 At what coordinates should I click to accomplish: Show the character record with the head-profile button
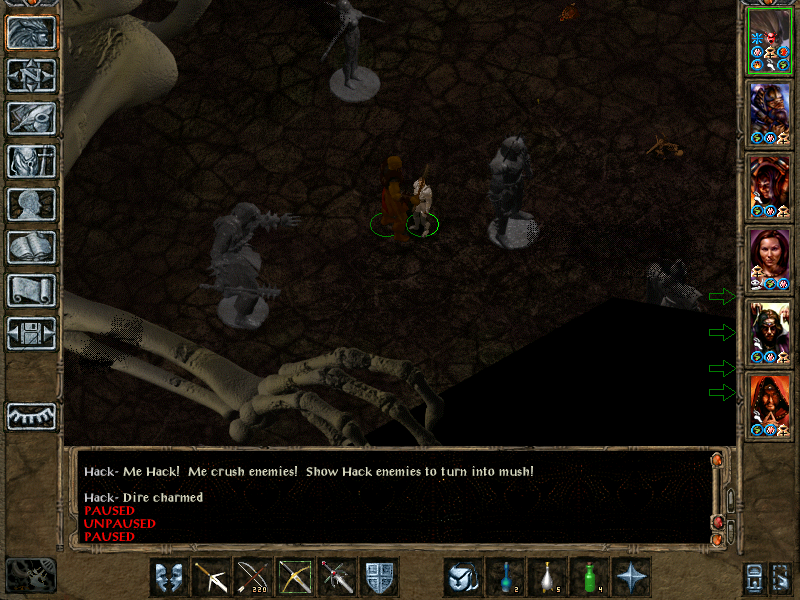point(31,204)
